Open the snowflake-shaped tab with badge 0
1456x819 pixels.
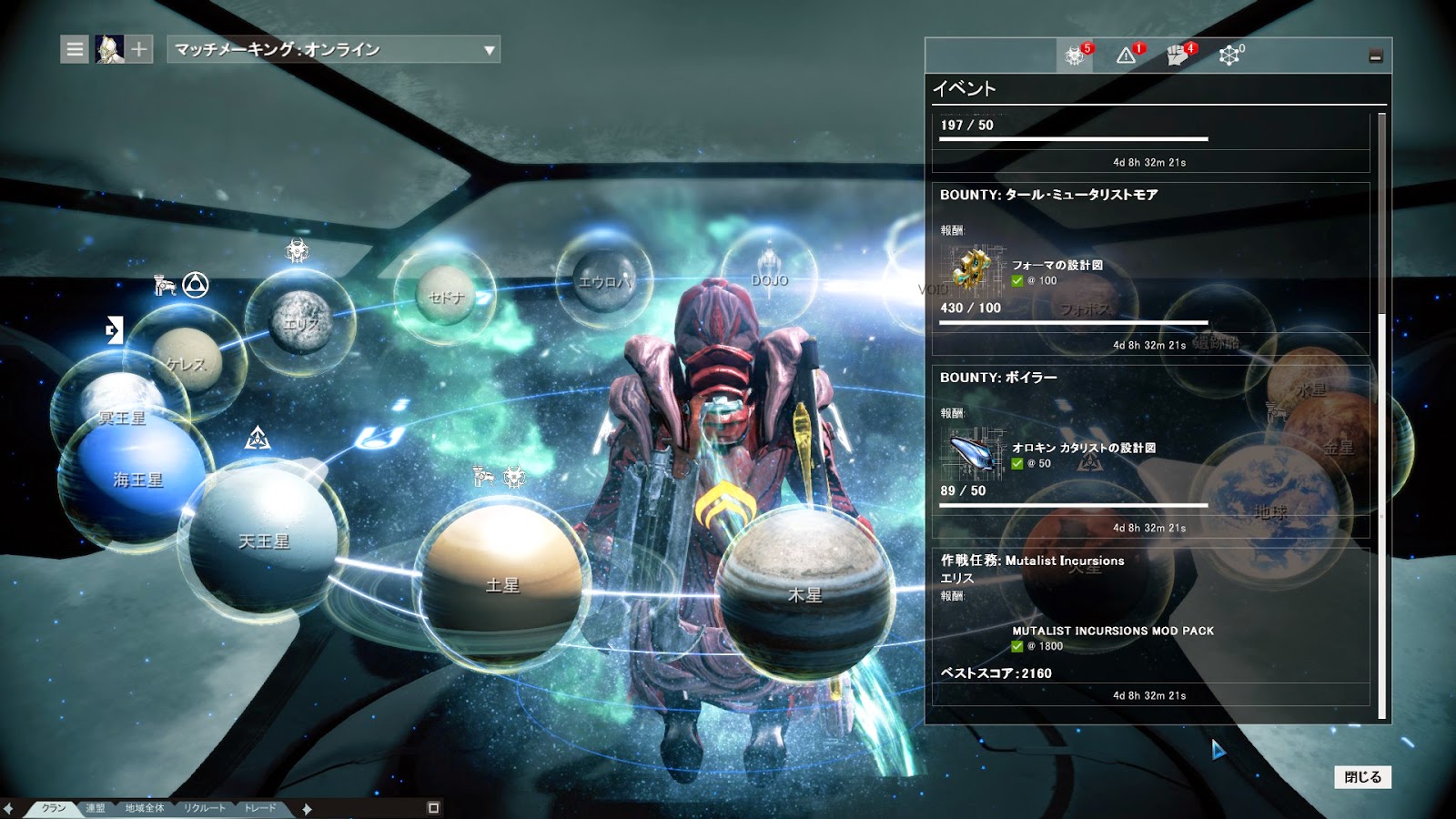[1229, 56]
